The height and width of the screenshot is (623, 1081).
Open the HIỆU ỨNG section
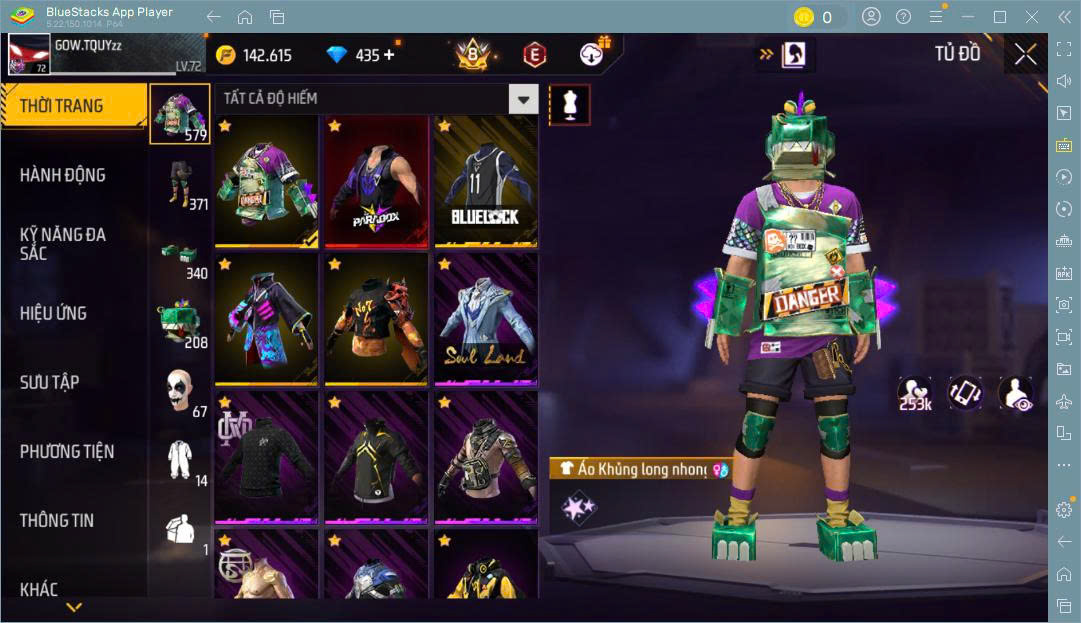click(53, 313)
